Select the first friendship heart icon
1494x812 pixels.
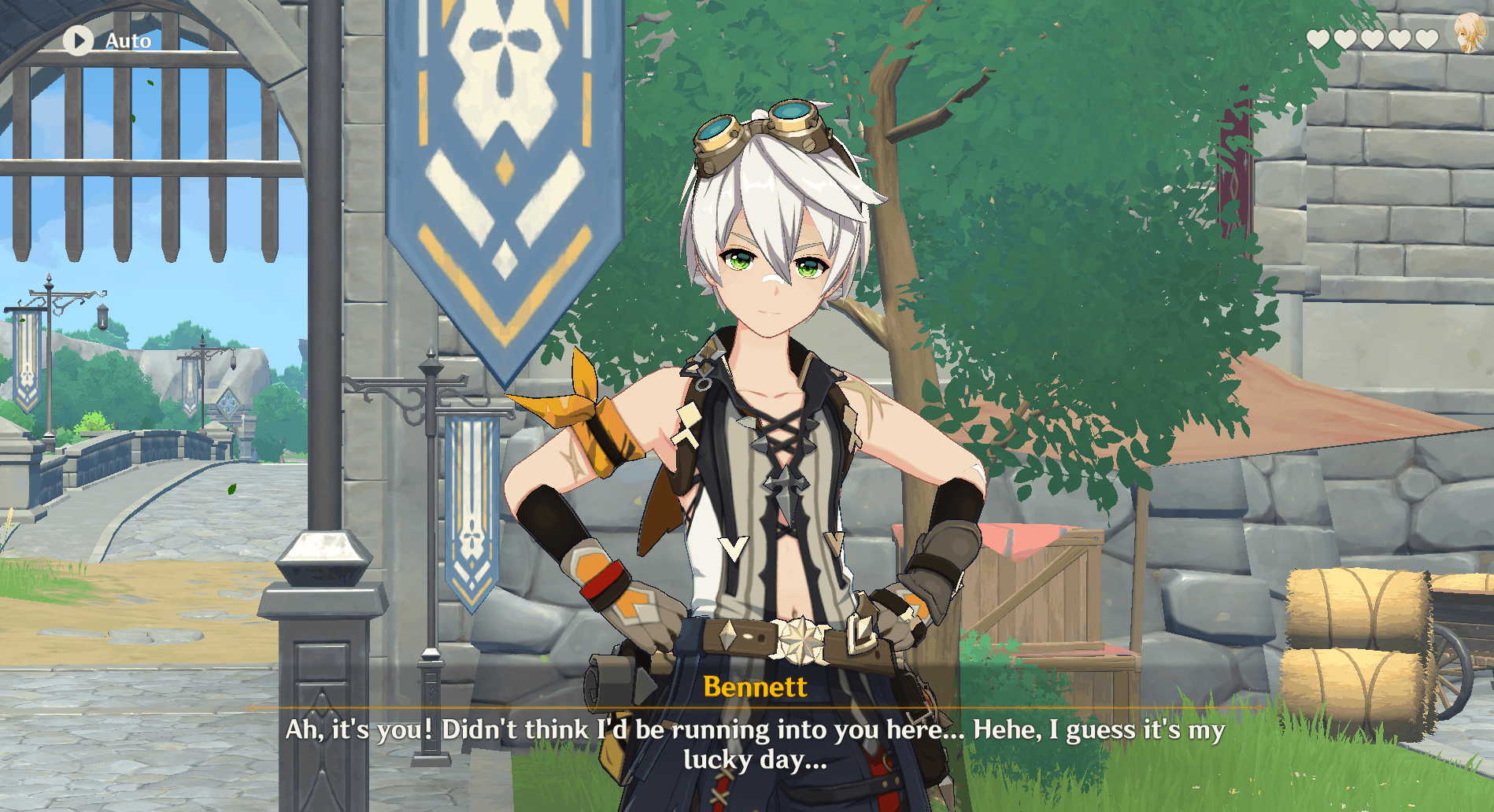coord(1318,40)
